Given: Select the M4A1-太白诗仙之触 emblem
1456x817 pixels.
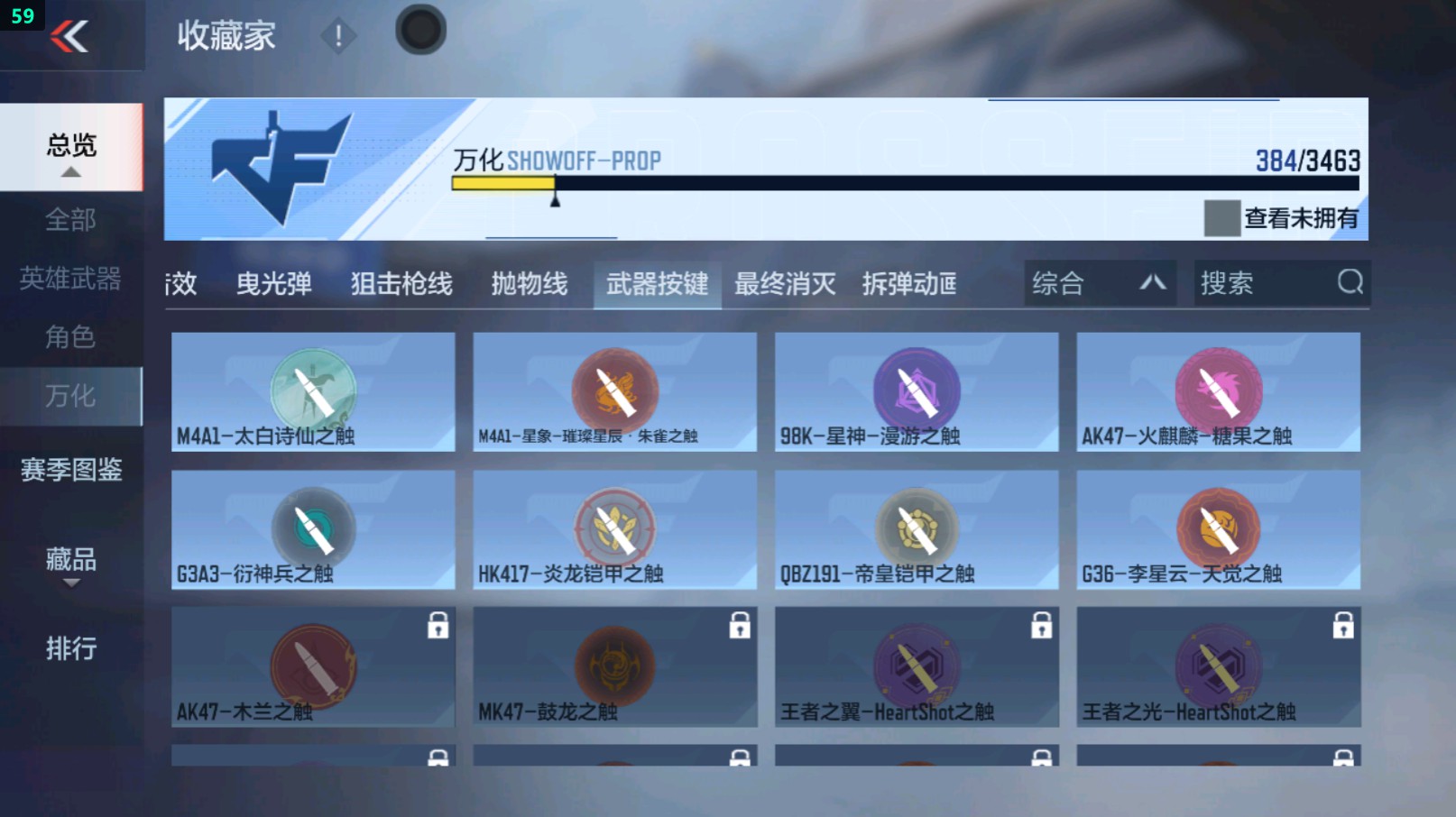Looking at the screenshot, I should tap(311, 390).
